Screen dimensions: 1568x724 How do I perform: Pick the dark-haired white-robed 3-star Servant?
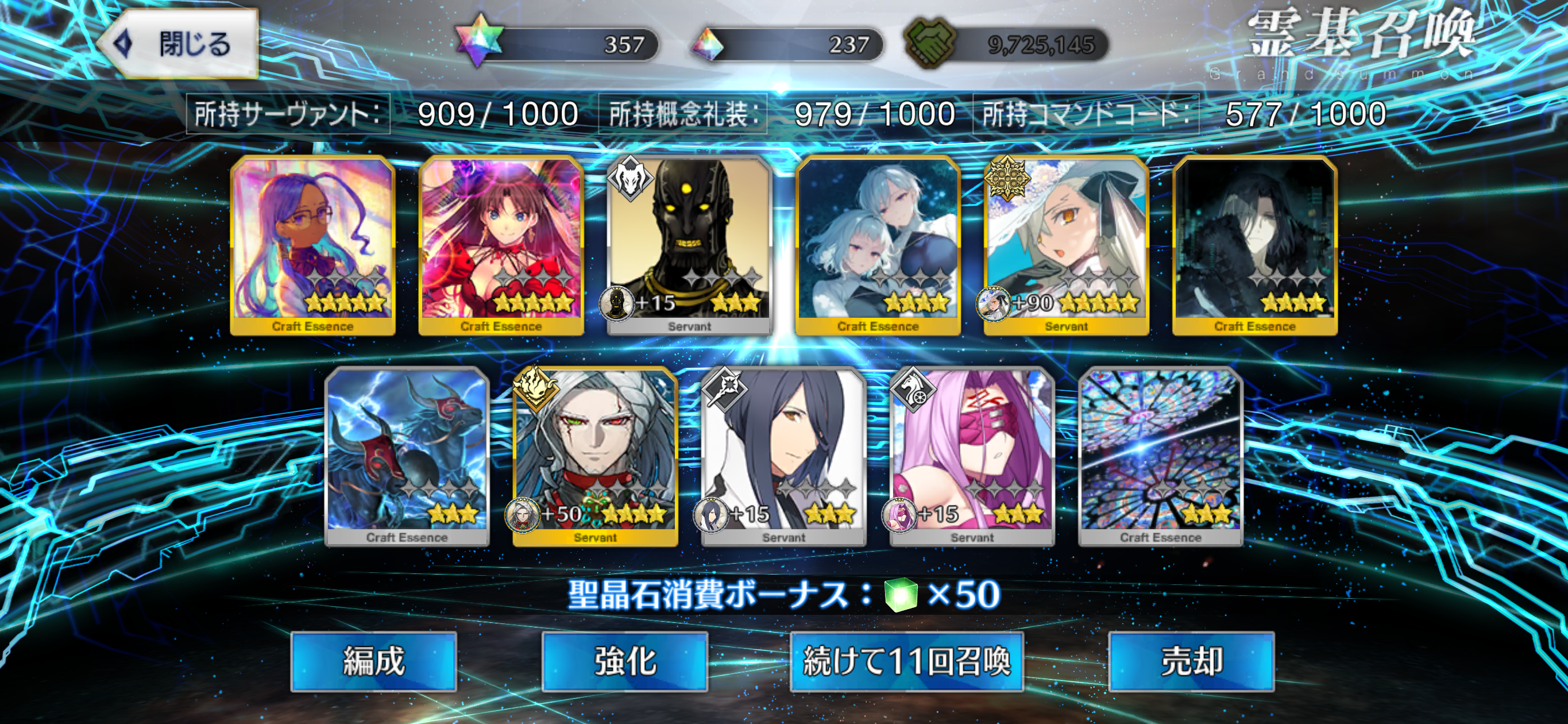pyautogui.click(x=783, y=456)
